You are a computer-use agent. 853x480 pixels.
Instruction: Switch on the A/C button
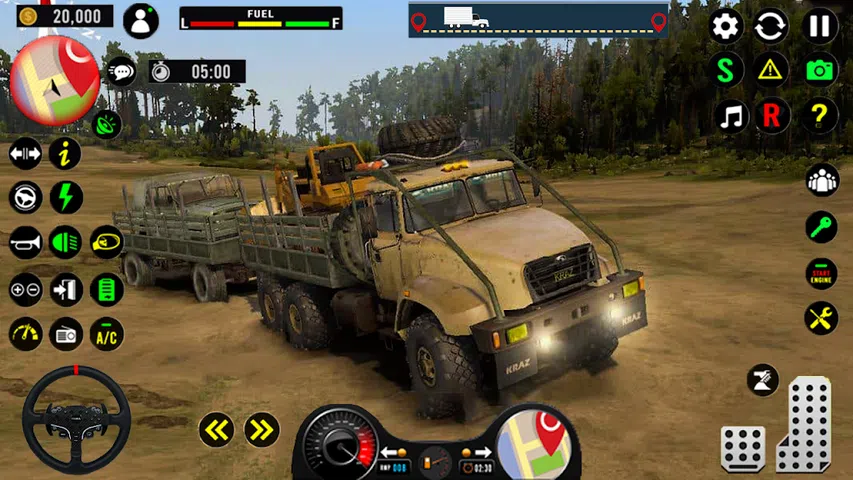[106, 334]
